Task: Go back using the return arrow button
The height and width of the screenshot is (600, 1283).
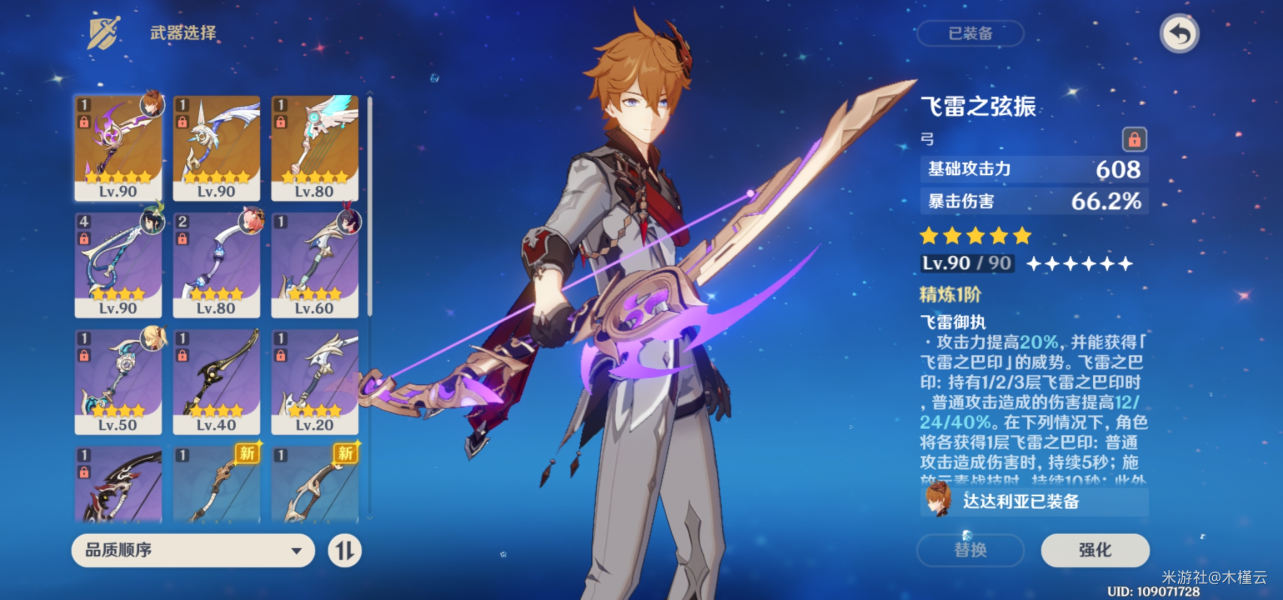Action: (1180, 34)
